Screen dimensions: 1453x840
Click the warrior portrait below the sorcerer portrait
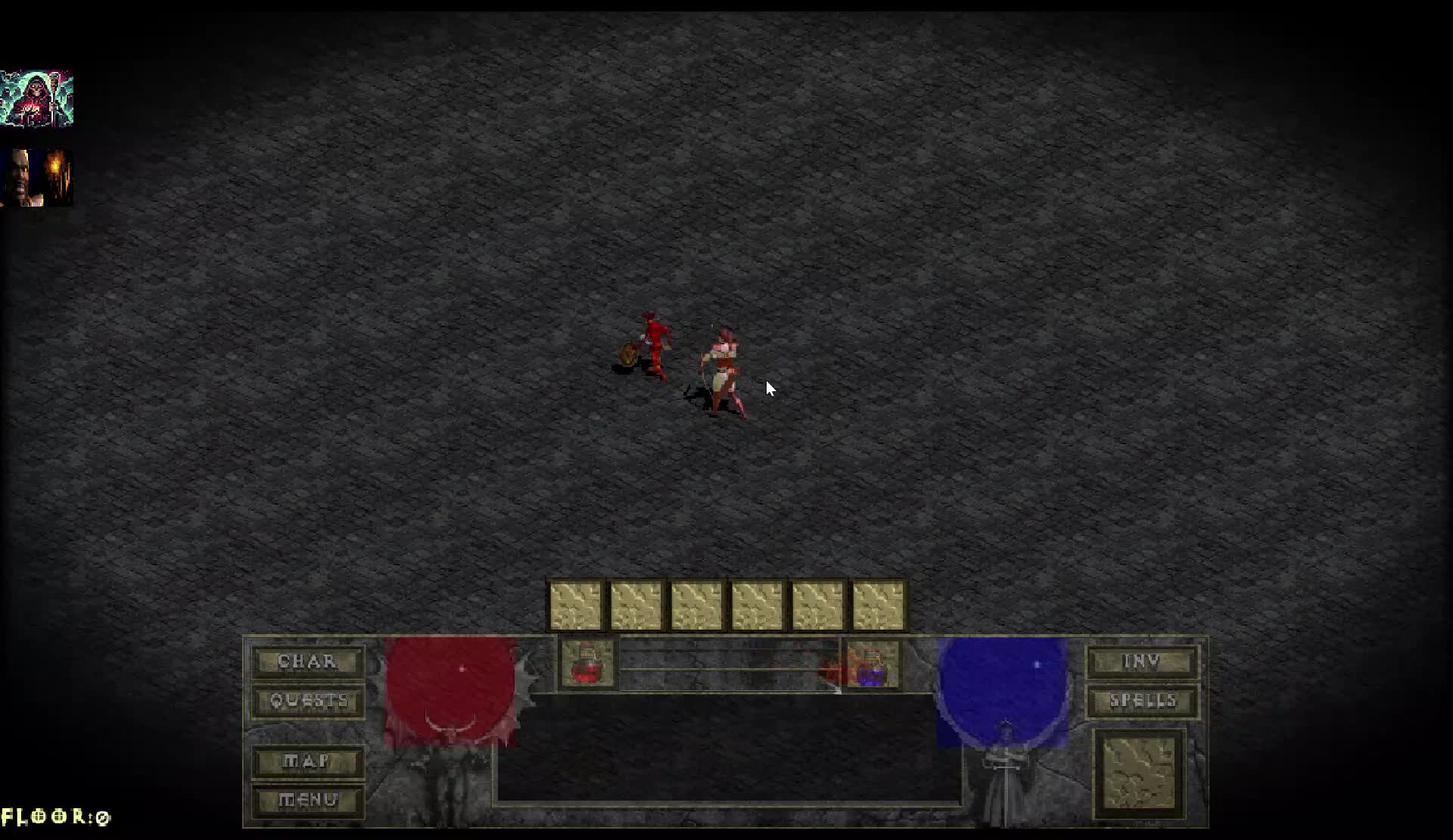39,176
